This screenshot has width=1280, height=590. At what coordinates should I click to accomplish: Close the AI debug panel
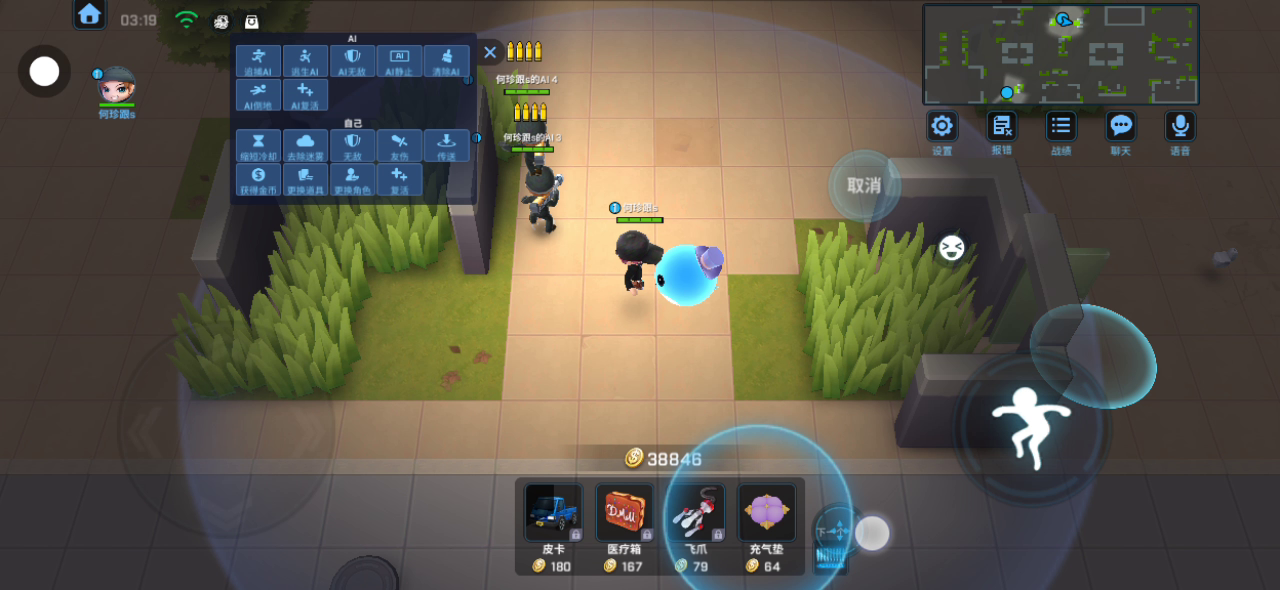(489, 52)
